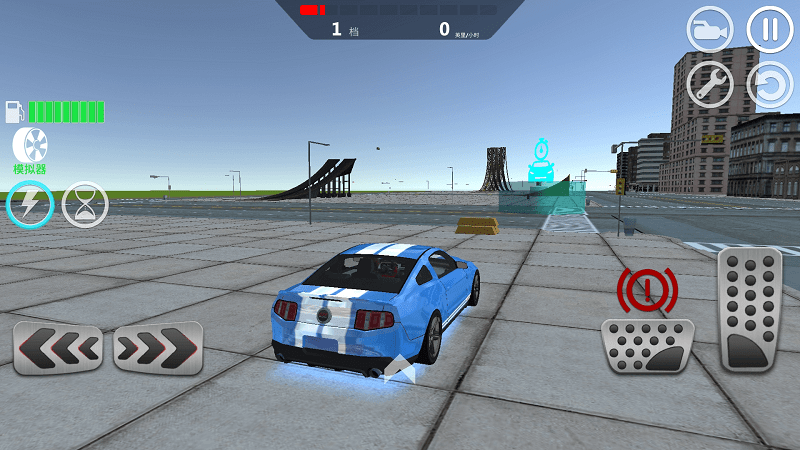This screenshot has height=450, width=800.
Task: Activate the hourglass slow-motion button
Action: pyautogui.click(x=85, y=205)
